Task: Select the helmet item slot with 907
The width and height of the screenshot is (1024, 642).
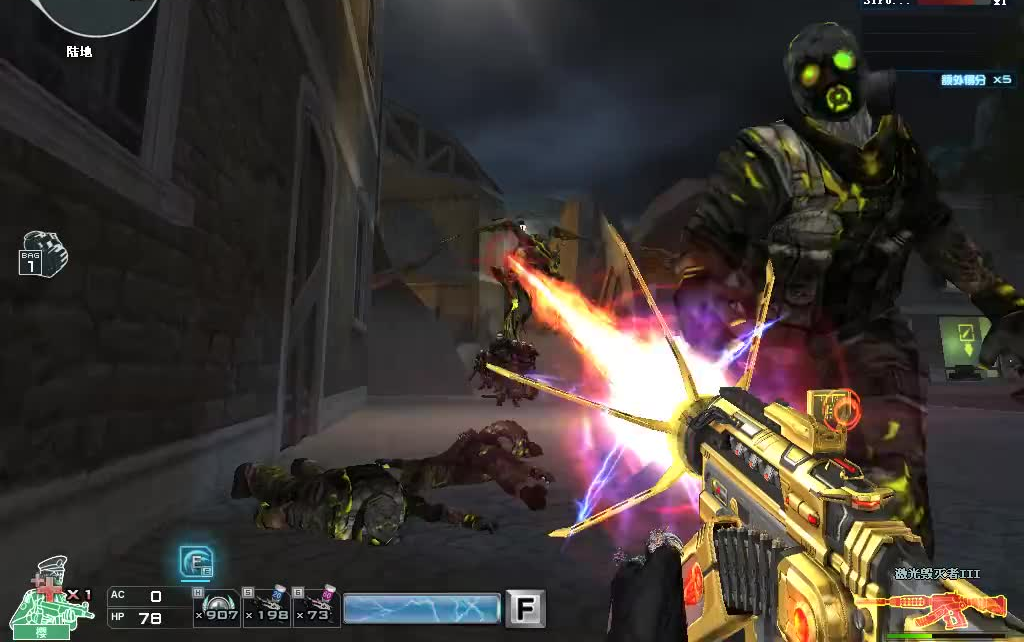Action: click(x=216, y=606)
